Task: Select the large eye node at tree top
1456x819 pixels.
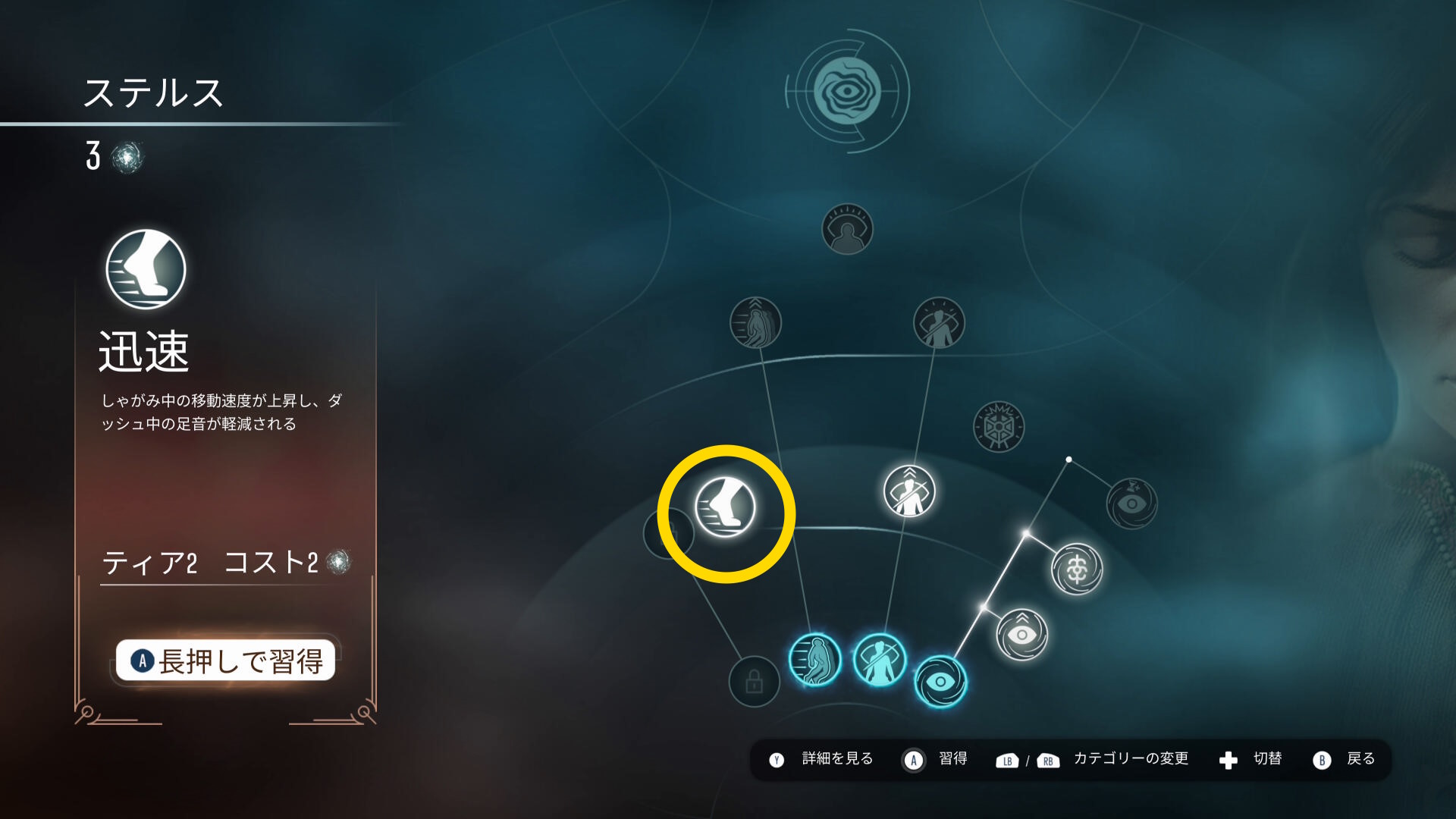Action: tap(847, 91)
